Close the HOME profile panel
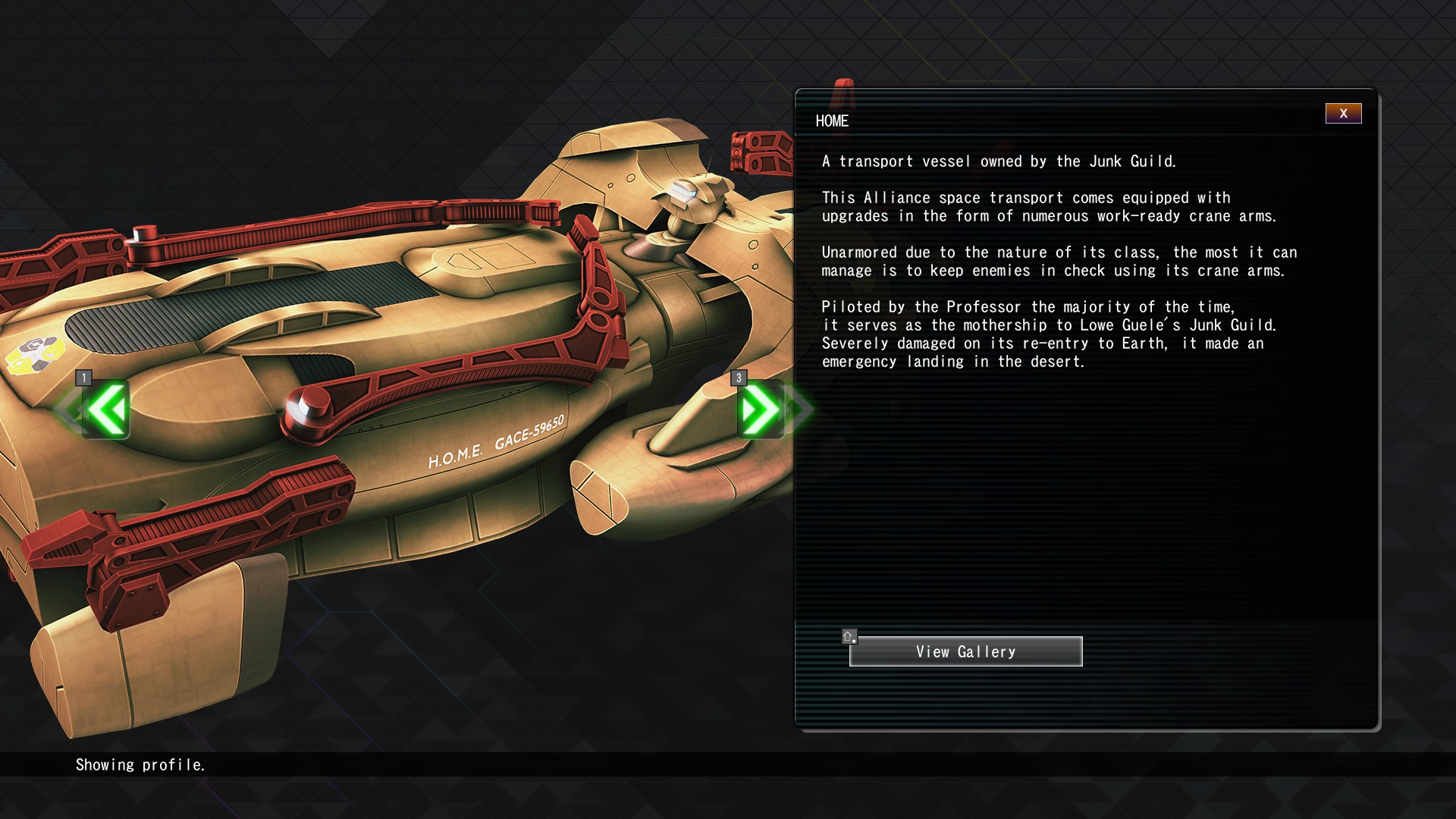Viewport: 1456px width, 819px height. coord(1343,114)
